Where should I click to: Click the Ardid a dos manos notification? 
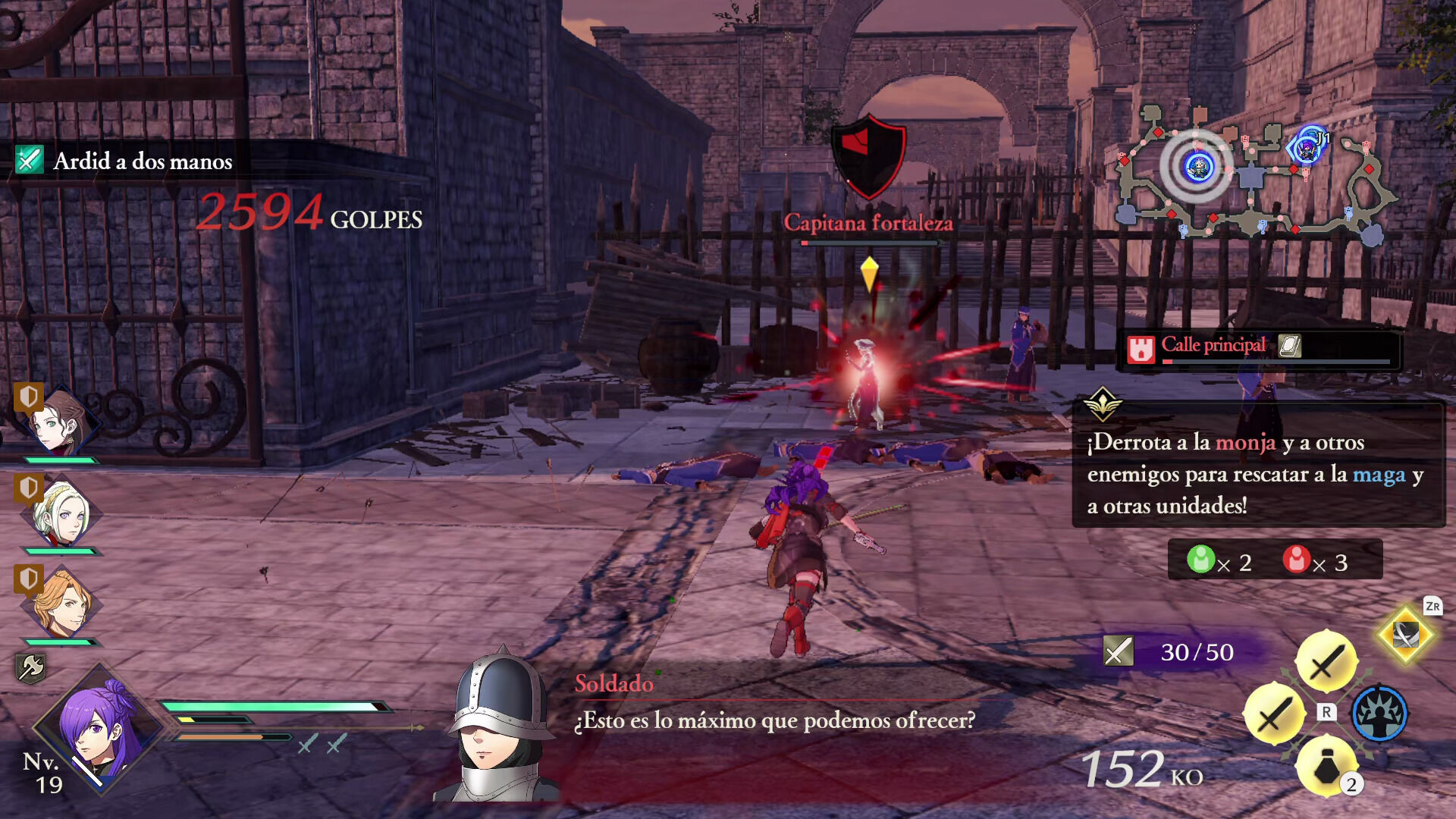(143, 161)
